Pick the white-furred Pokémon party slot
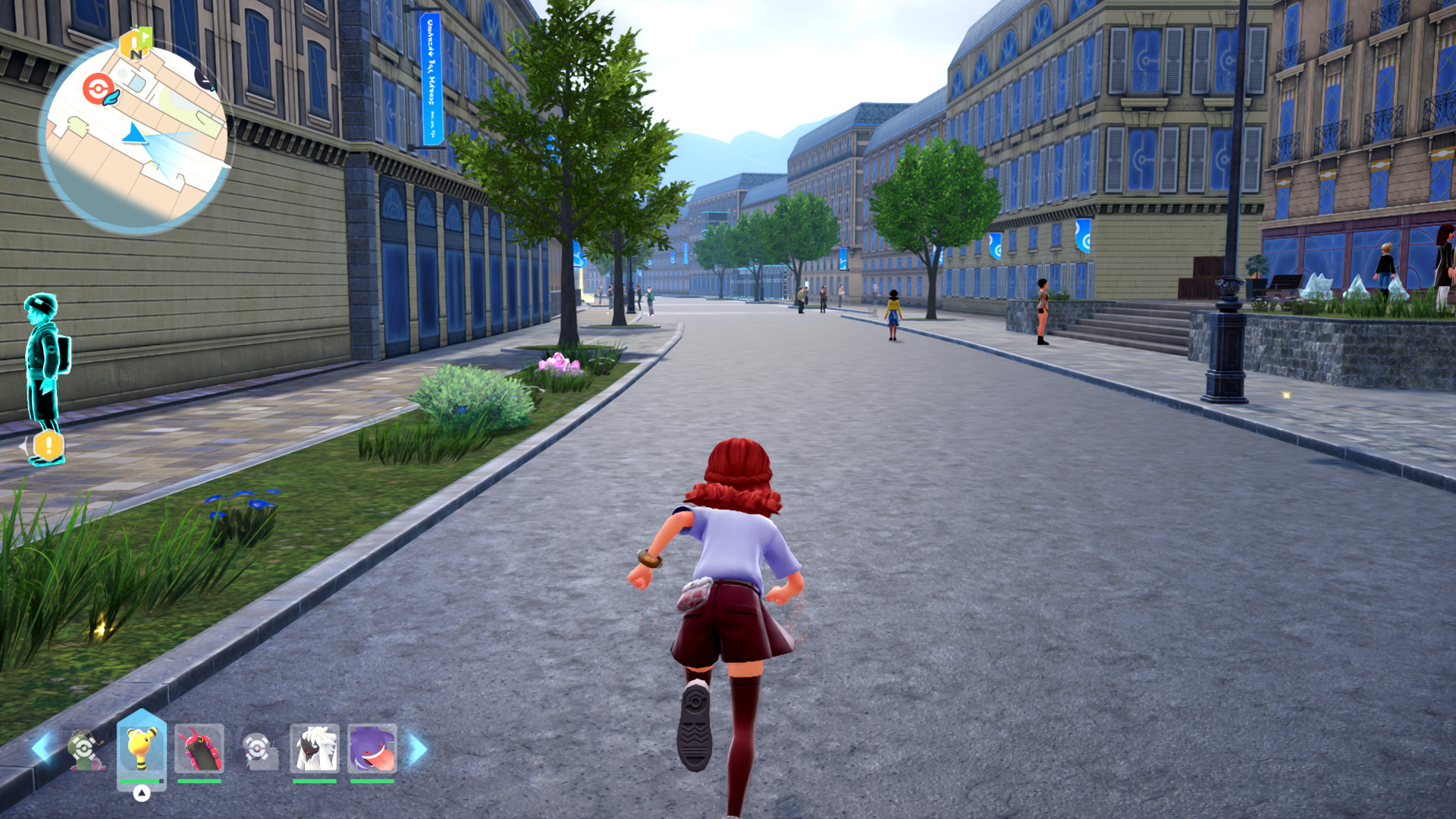This screenshot has width=1456, height=819. [x=315, y=748]
